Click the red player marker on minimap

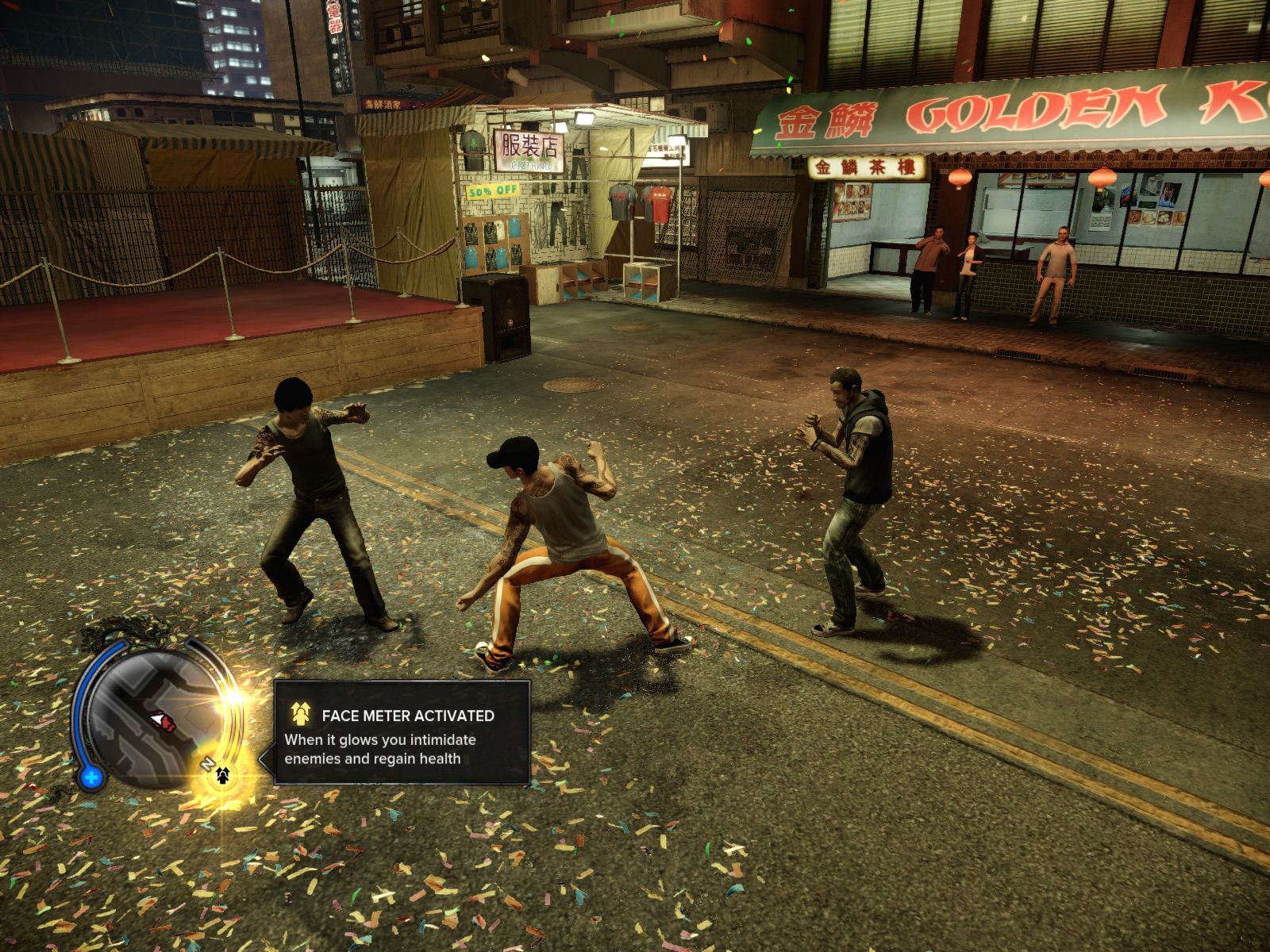[164, 720]
